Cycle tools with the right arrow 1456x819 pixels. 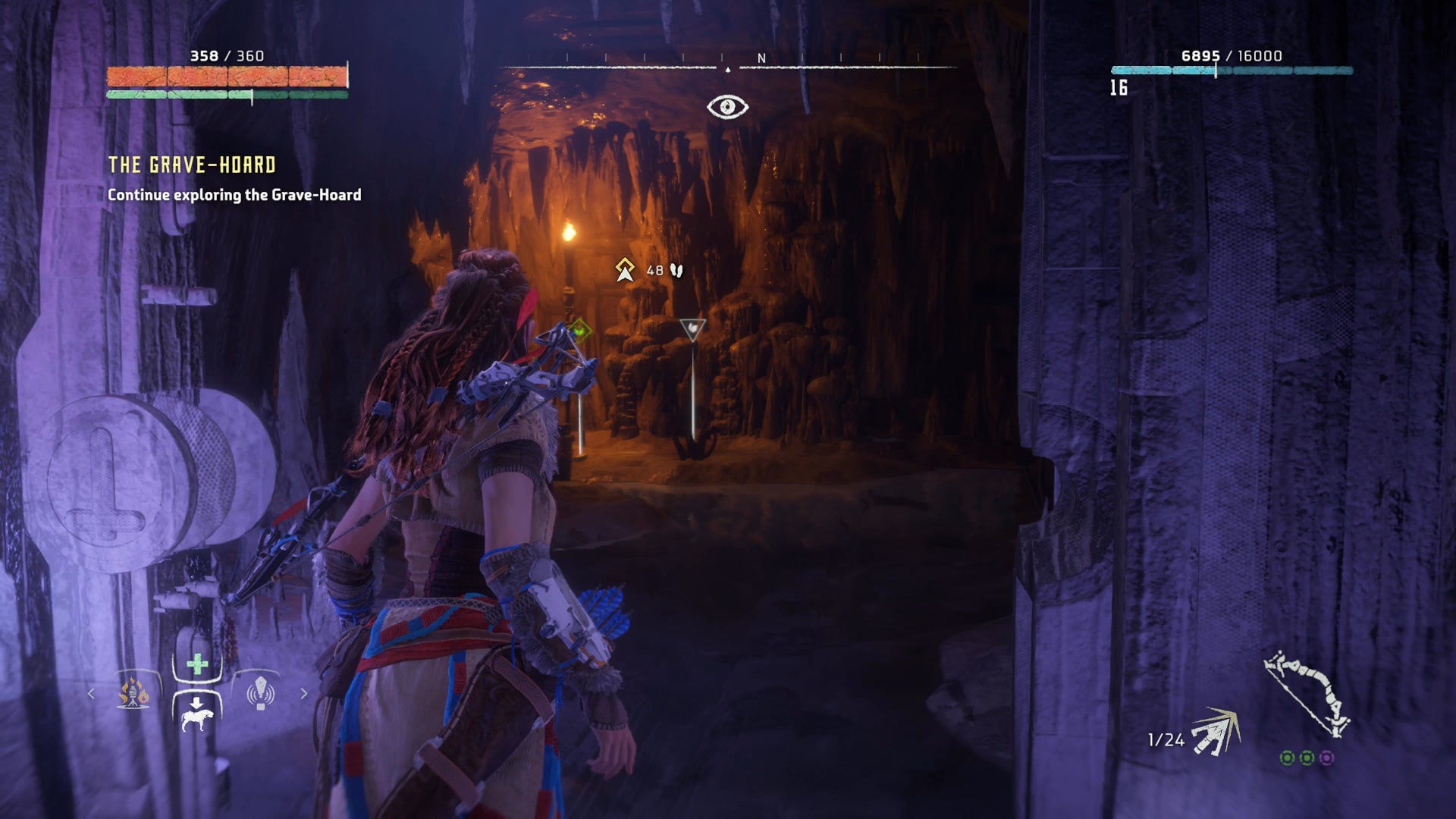304,693
